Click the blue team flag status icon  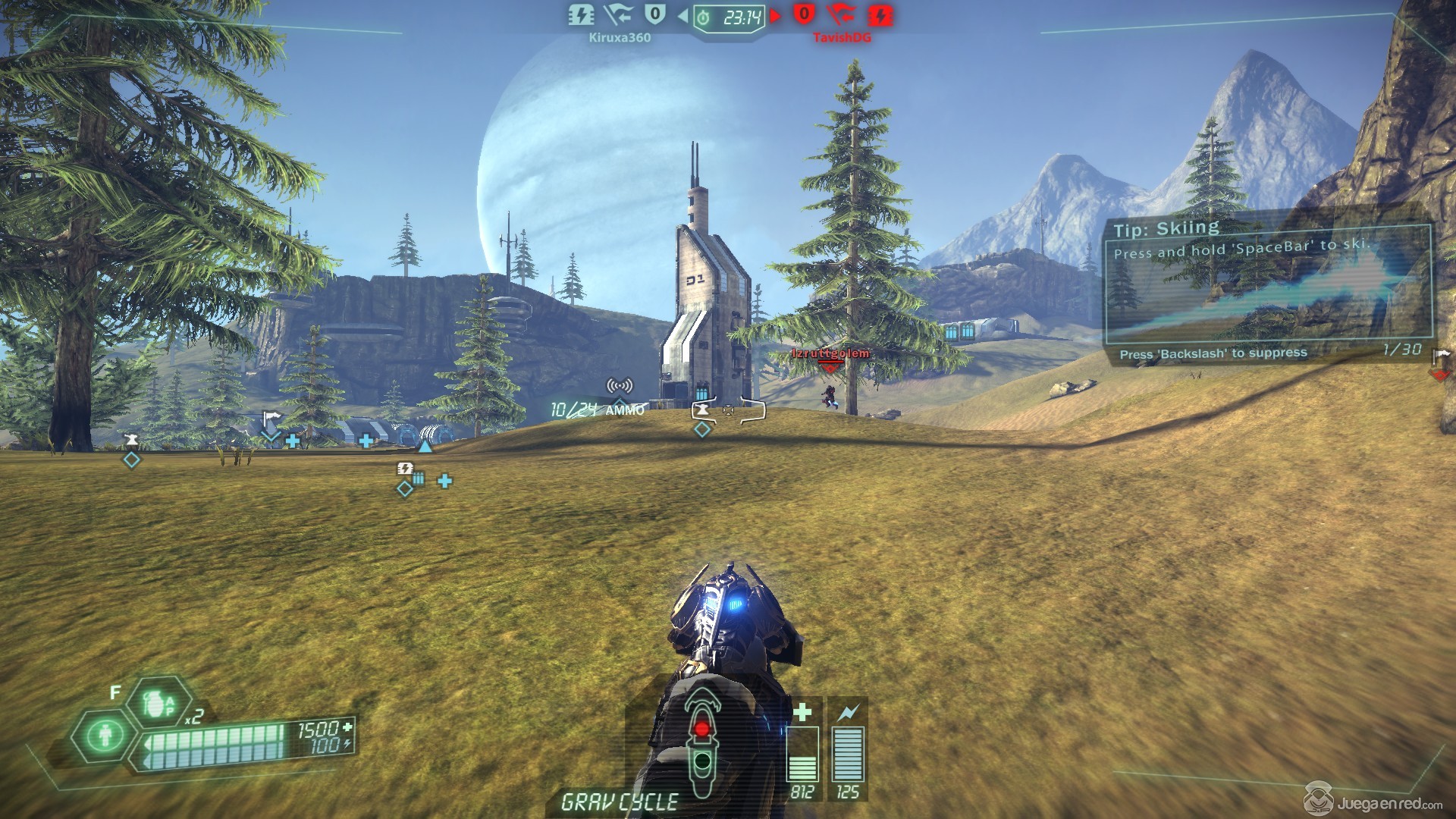(619, 14)
